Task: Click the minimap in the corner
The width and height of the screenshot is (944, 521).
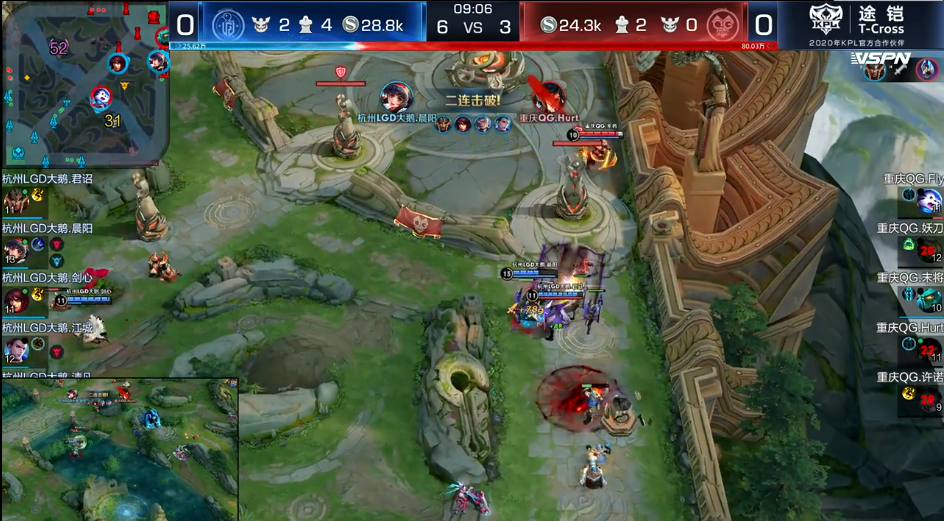Action: coord(84,84)
